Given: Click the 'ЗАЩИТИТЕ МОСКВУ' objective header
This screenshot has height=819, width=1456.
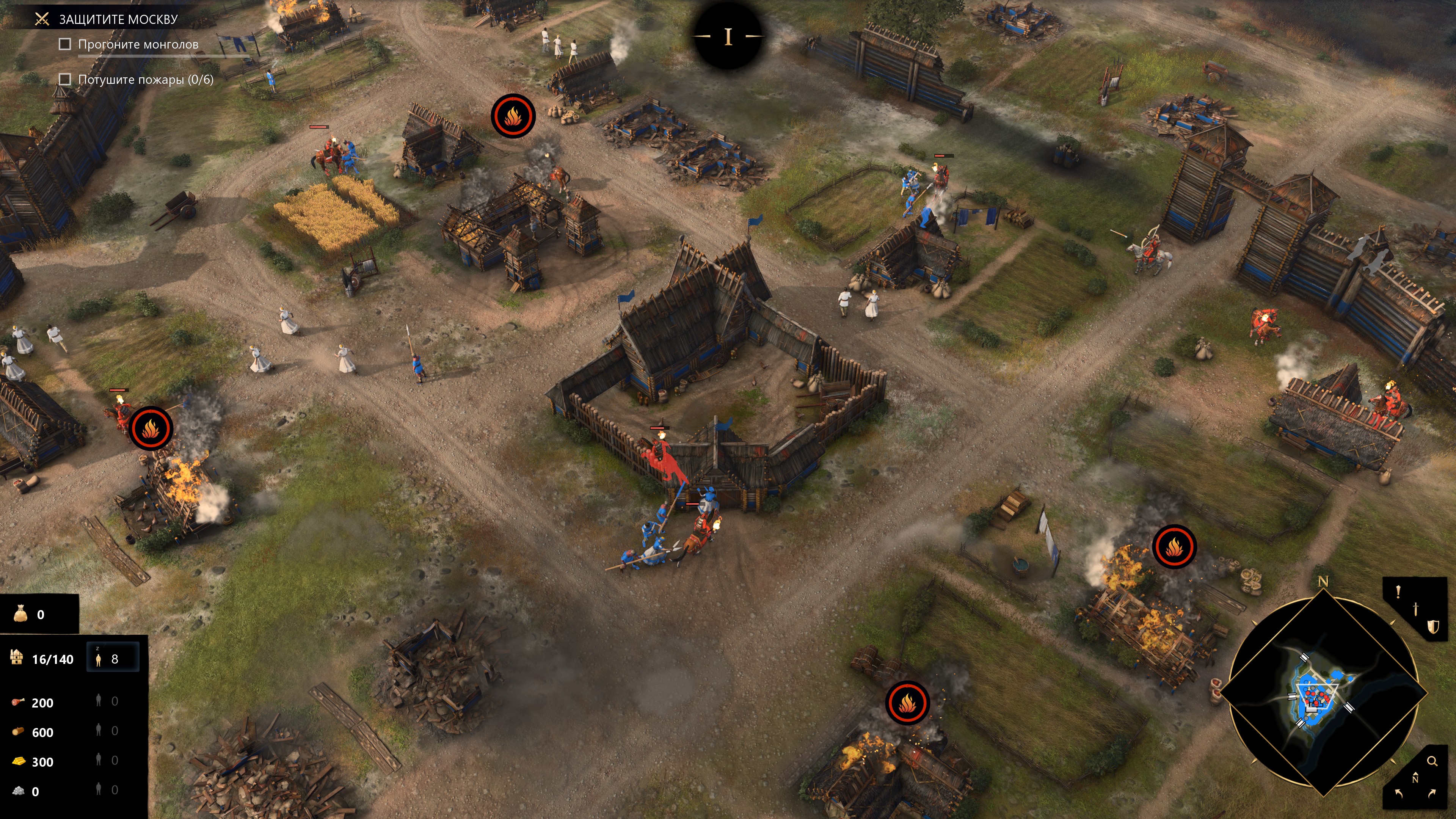Looking at the screenshot, I should (x=118, y=19).
